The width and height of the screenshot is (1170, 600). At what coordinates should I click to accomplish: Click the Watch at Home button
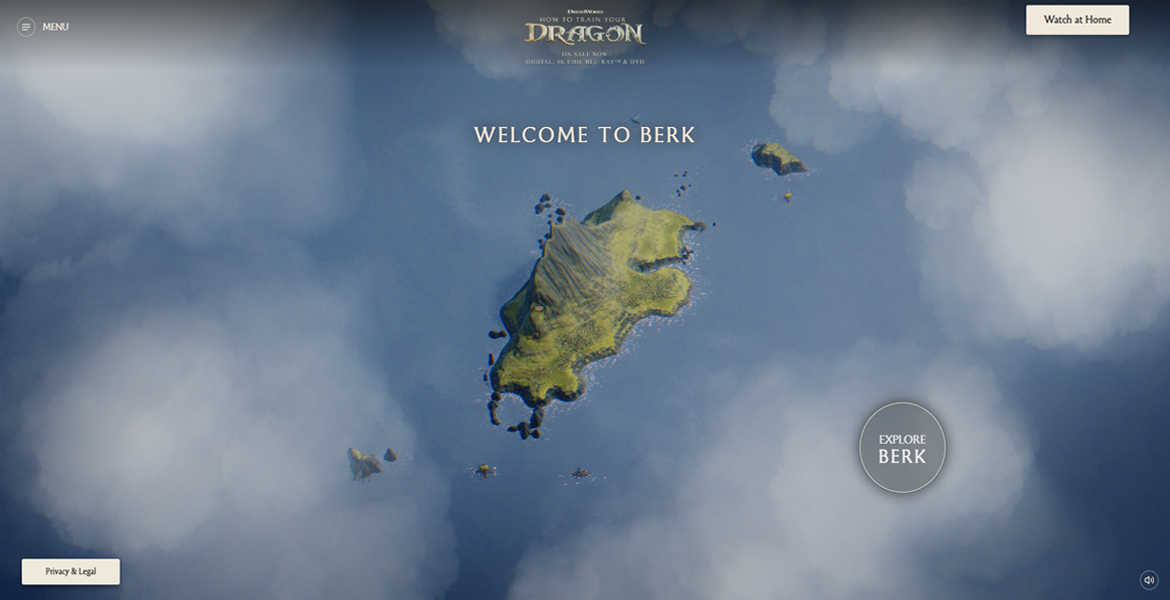(x=1077, y=20)
